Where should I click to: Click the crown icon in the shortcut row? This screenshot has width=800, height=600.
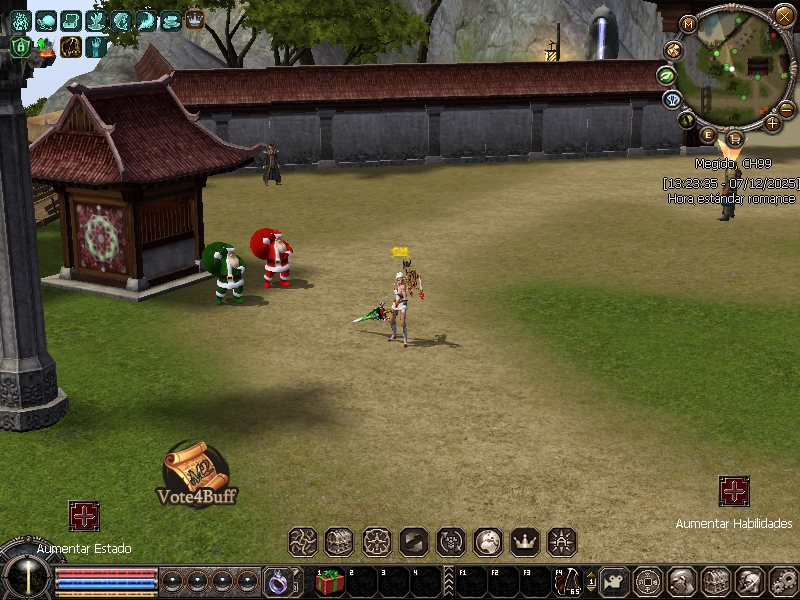(525, 542)
